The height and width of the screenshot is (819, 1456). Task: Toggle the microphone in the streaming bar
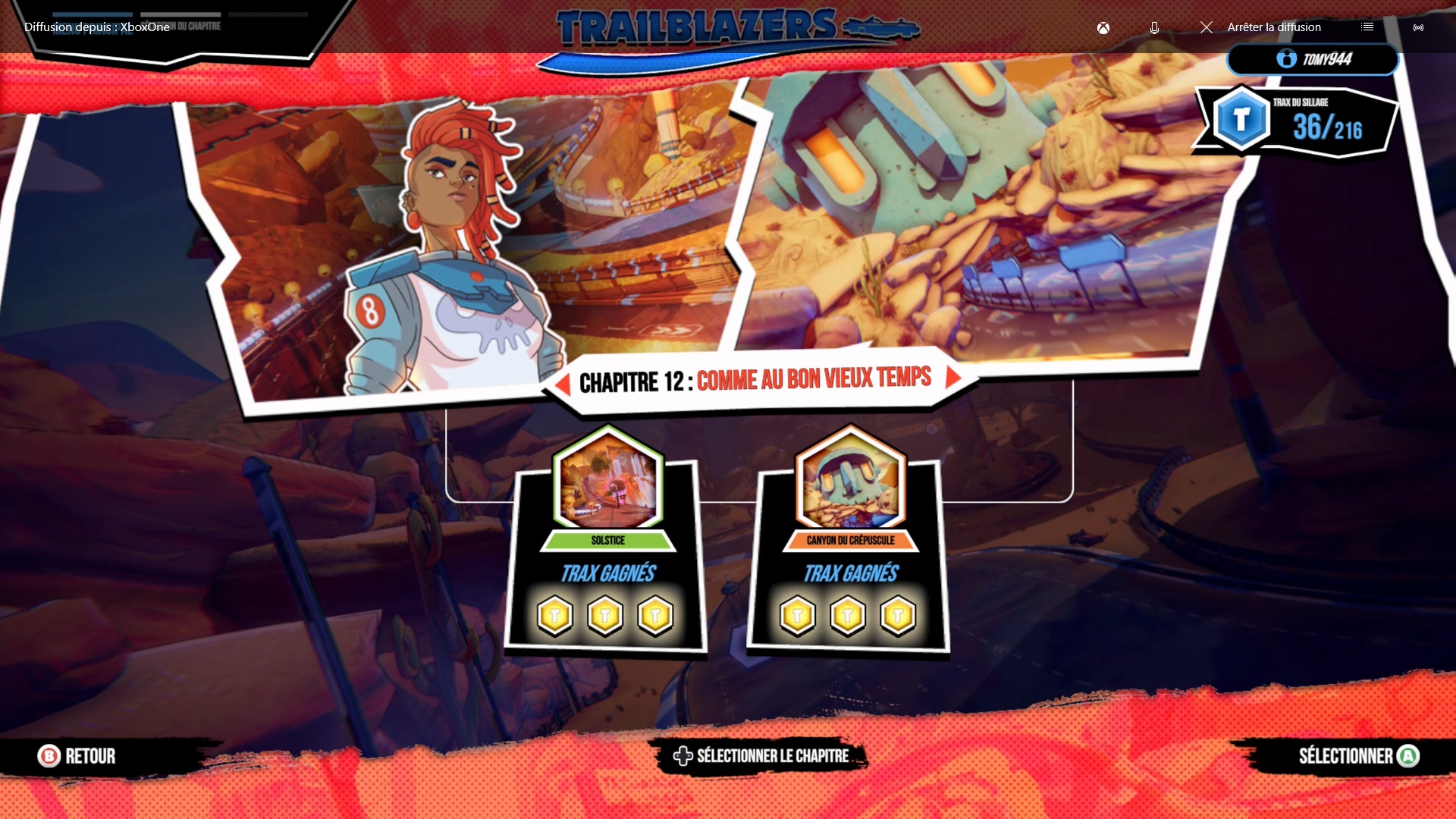tap(1154, 28)
